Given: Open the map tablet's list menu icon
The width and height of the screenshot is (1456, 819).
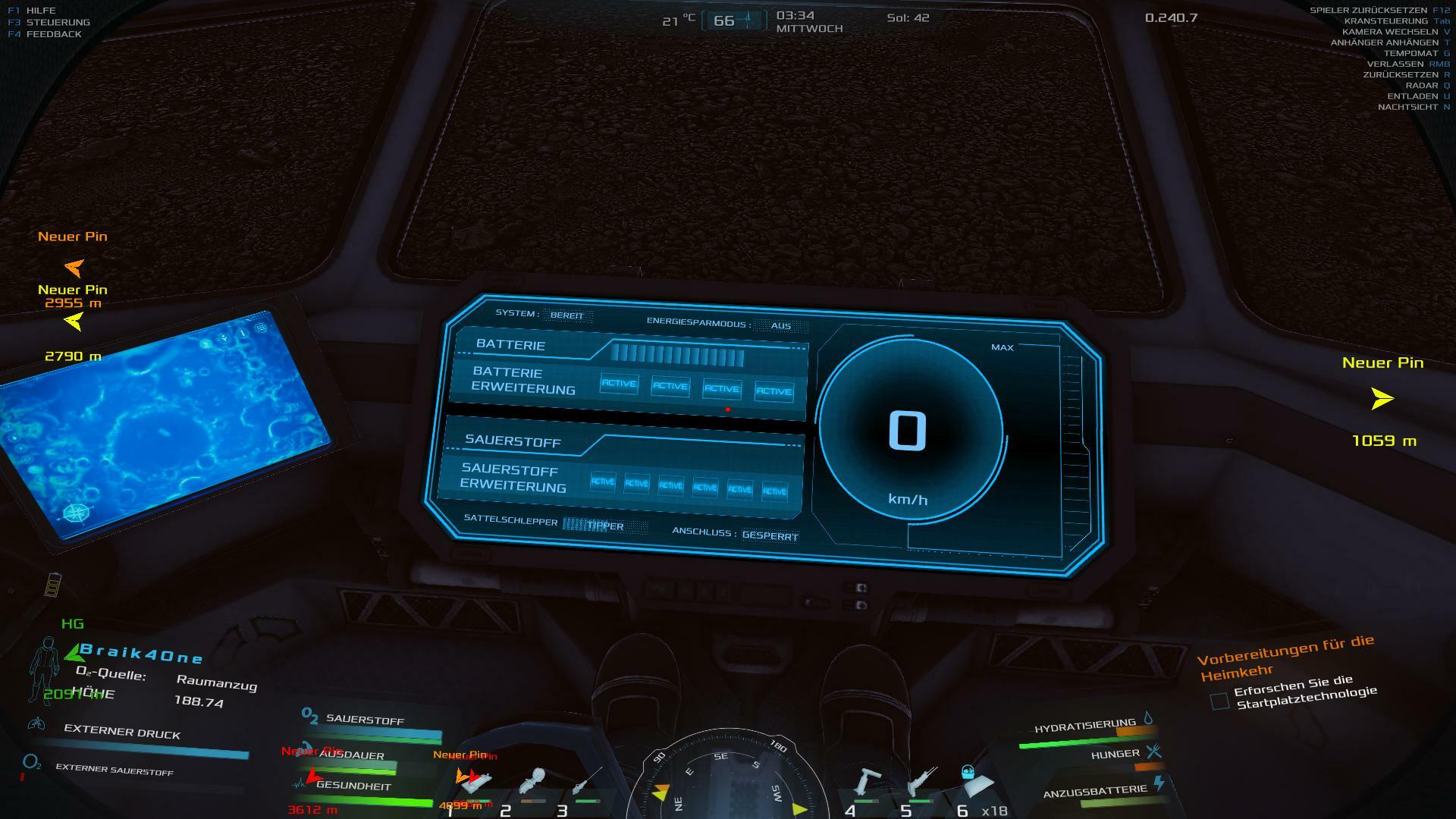Looking at the screenshot, I should tap(260, 328).
